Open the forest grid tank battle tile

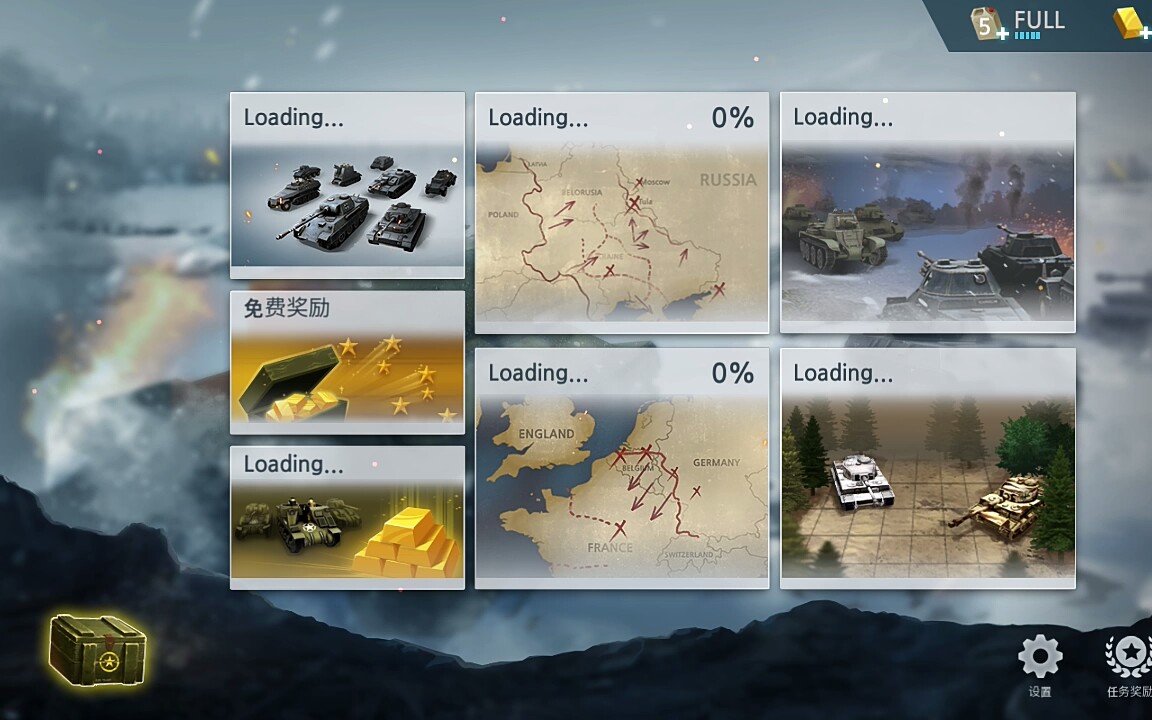927,468
